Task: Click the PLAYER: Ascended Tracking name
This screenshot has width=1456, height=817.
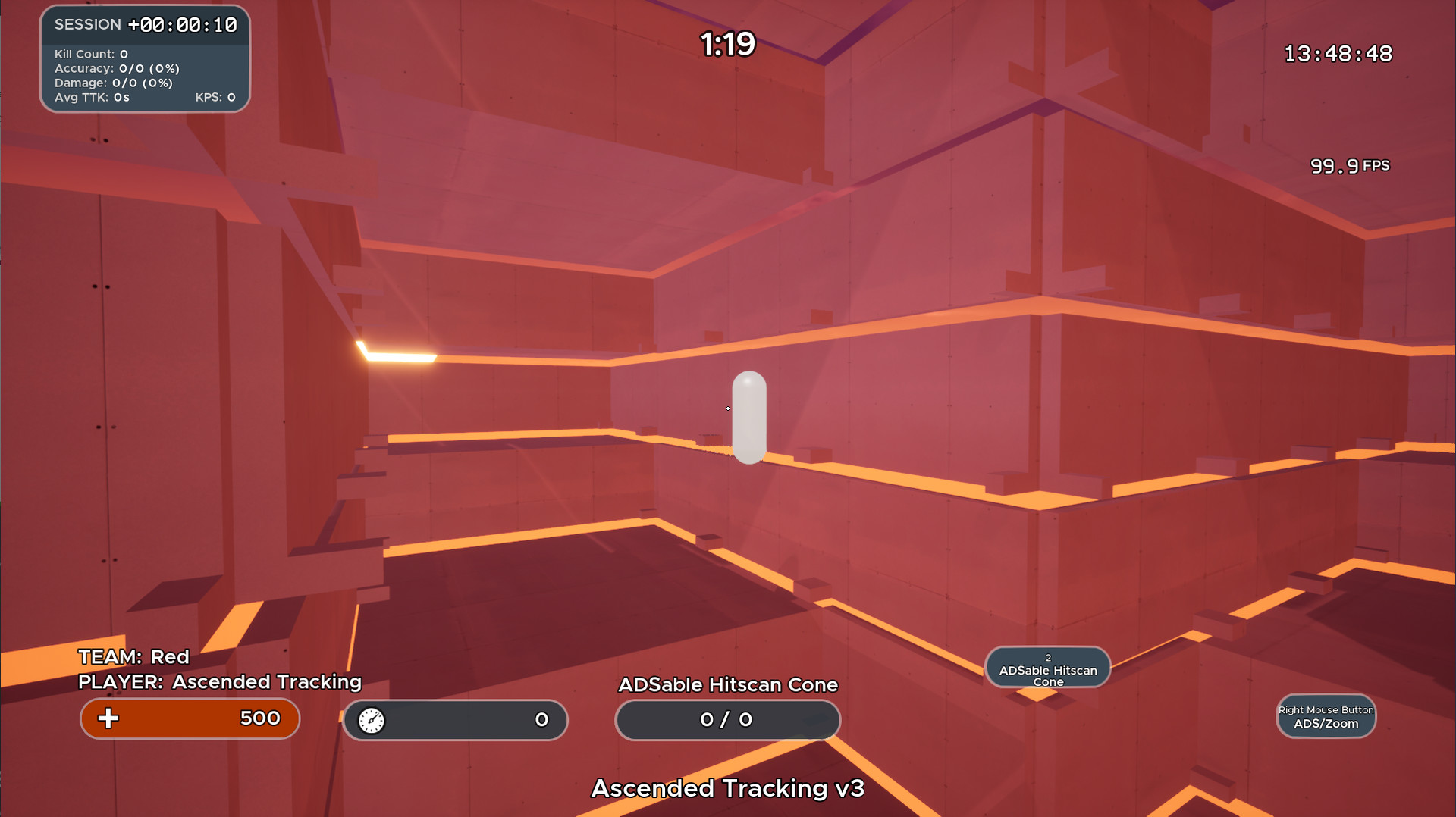Action: pos(219,682)
